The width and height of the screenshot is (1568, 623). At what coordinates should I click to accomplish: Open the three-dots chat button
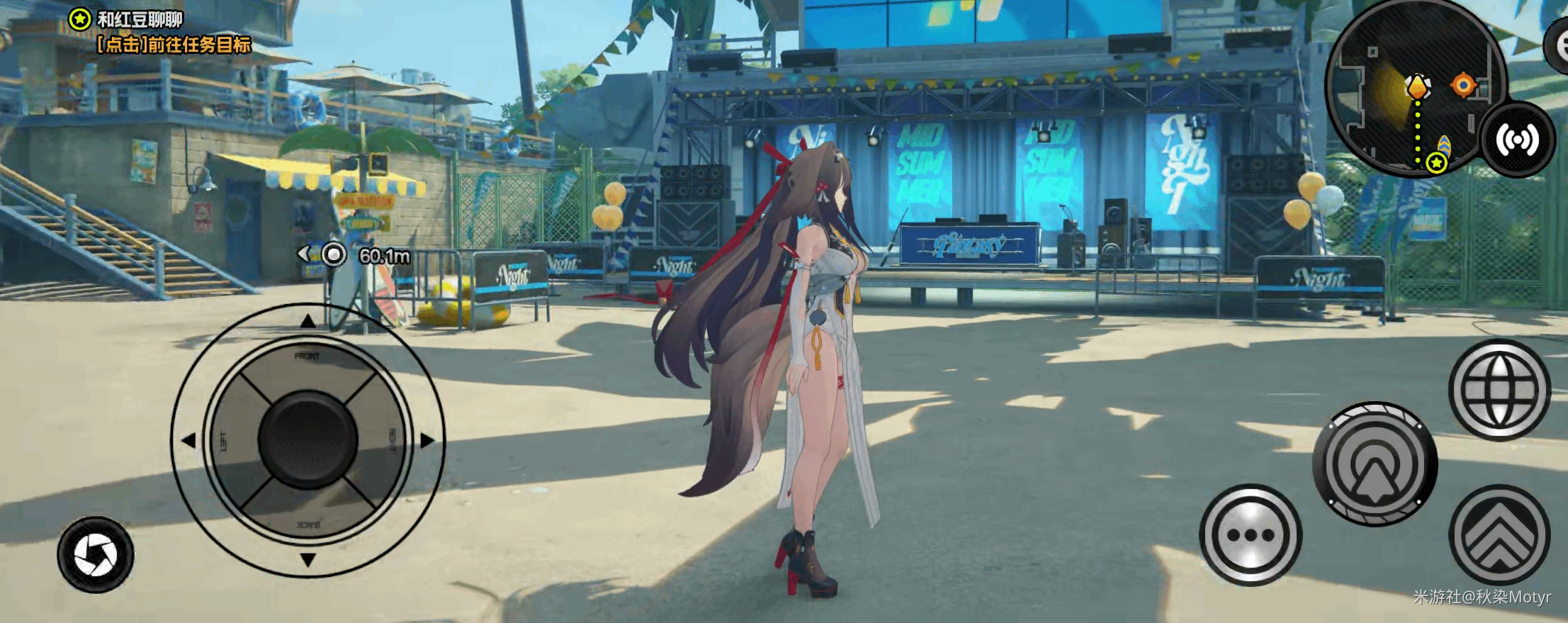(x=1251, y=535)
